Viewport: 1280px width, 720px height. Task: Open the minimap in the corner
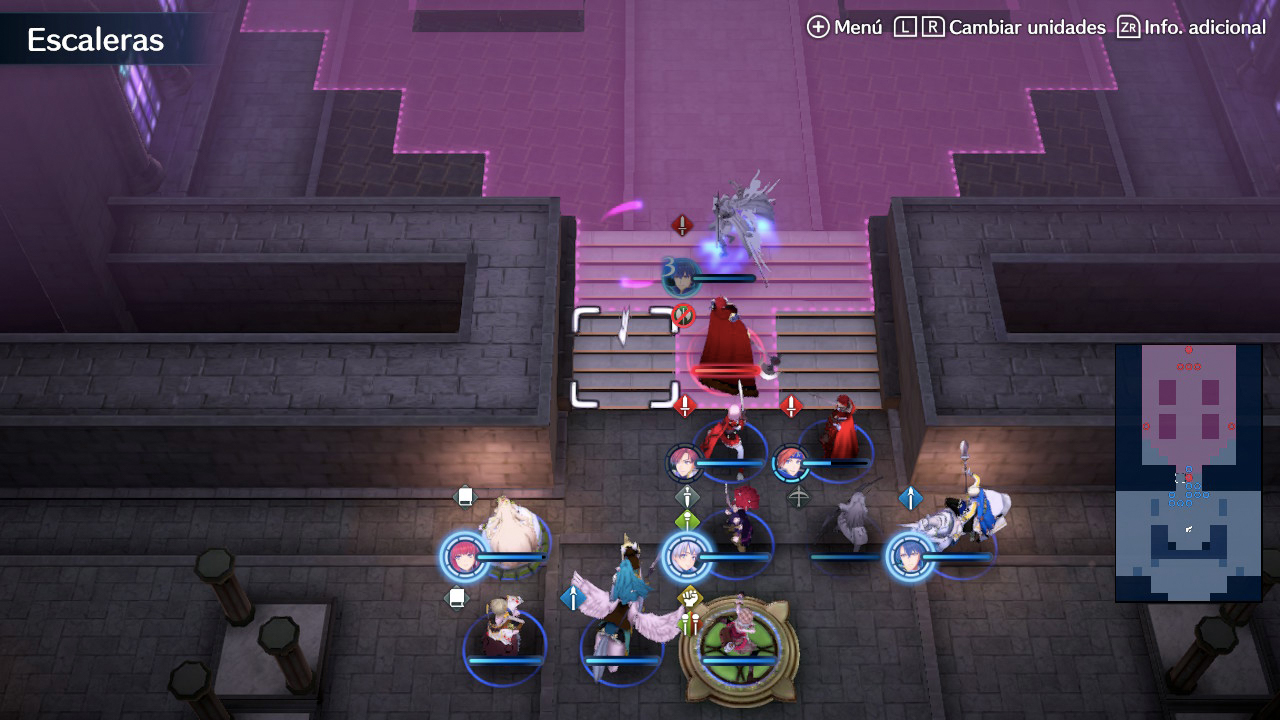coord(1188,472)
